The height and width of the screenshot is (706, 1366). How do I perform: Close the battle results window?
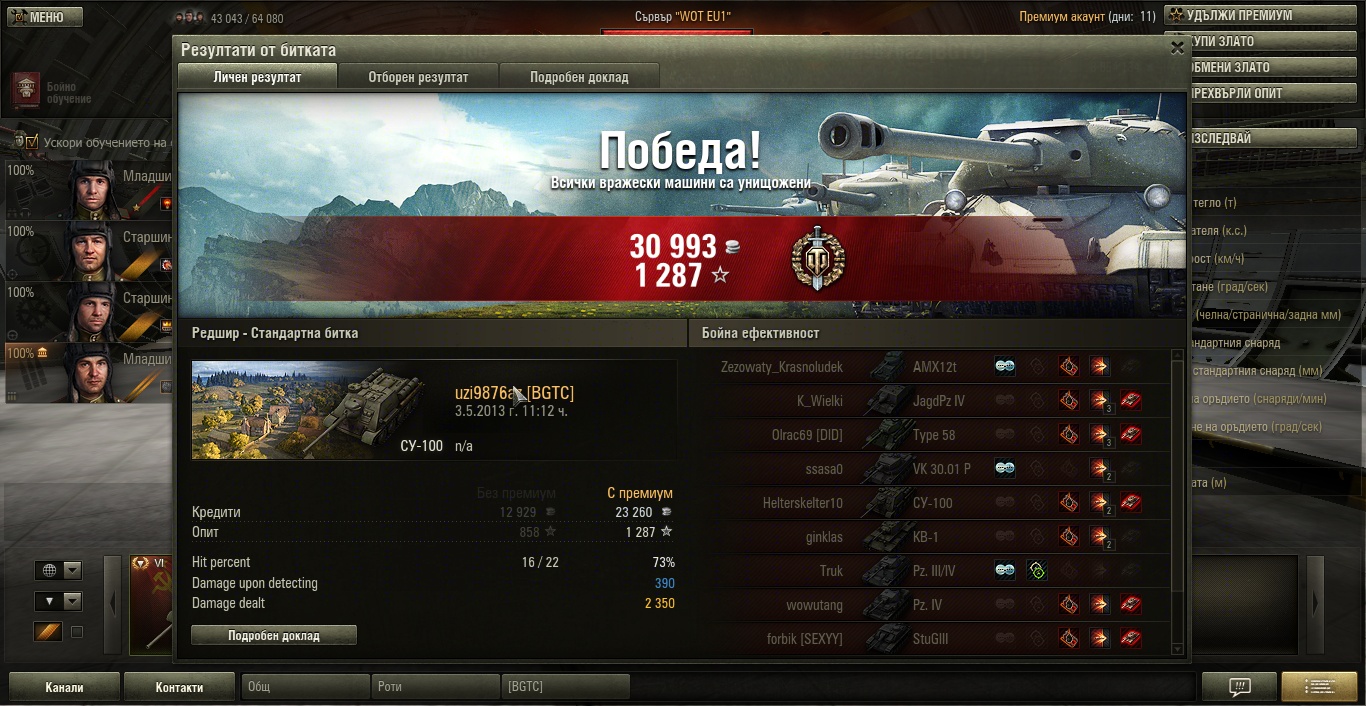(x=1177, y=47)
